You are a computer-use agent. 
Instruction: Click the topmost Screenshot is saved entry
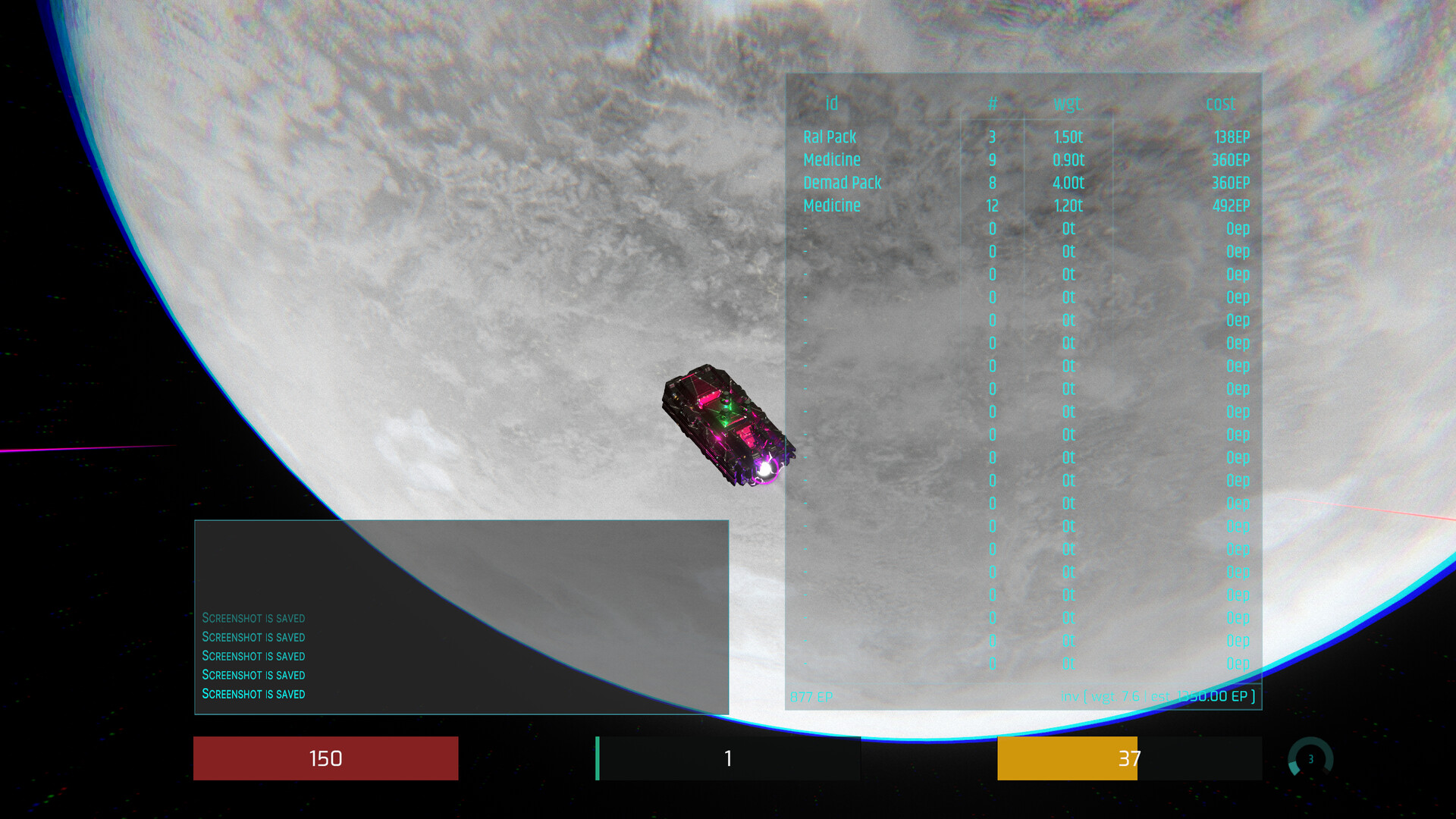(x=253, y=618)
